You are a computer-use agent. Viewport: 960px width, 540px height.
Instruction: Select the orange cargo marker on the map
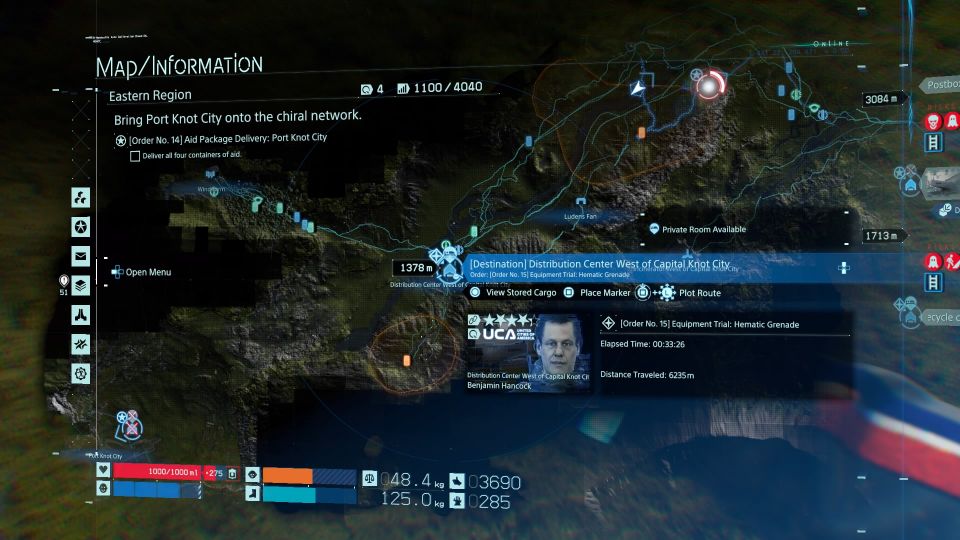pos(407,359)
